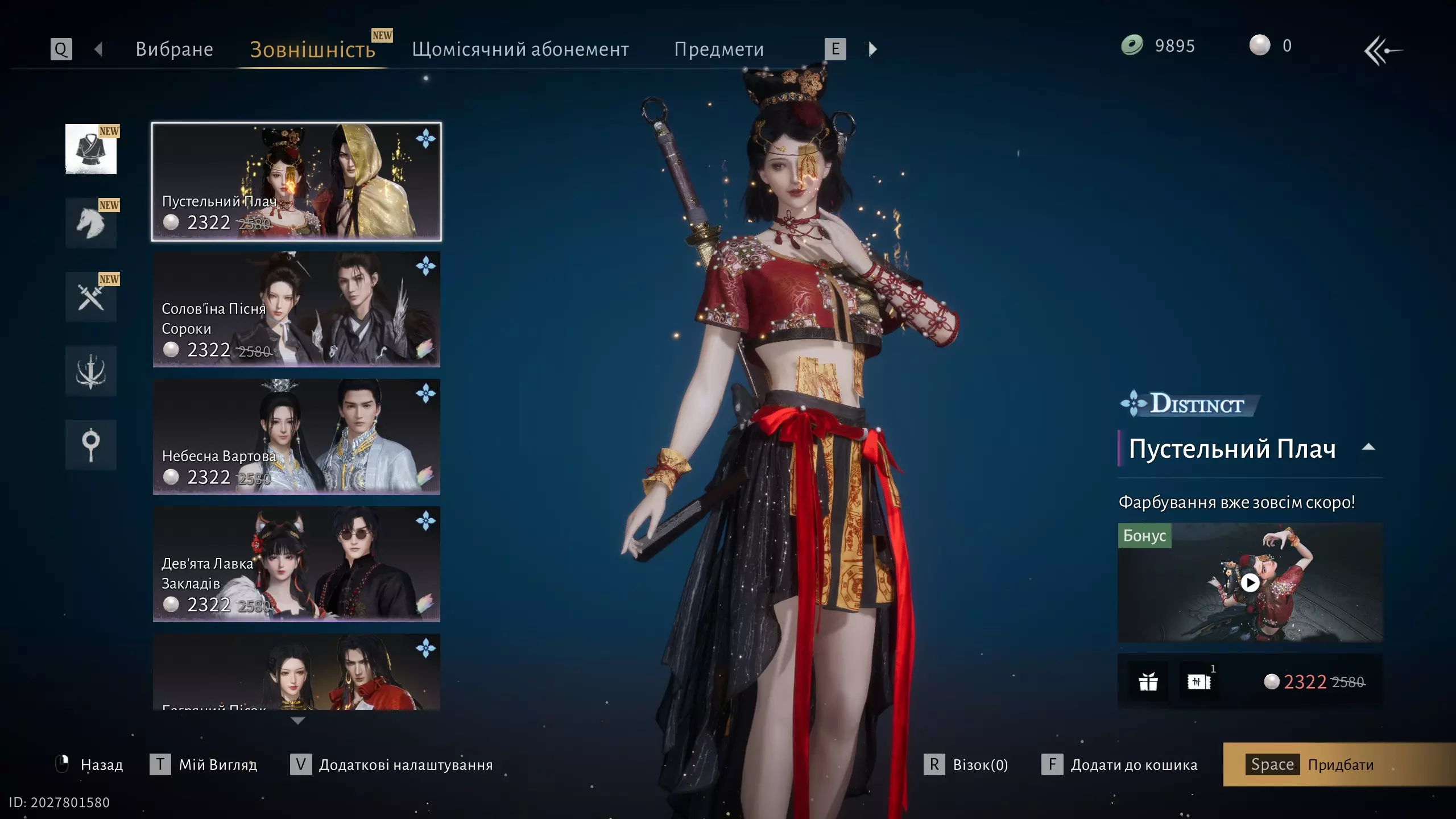Open the horse mount category
Image resolution: width=1456 pixels, height=819 pixels.
point(91,223)
